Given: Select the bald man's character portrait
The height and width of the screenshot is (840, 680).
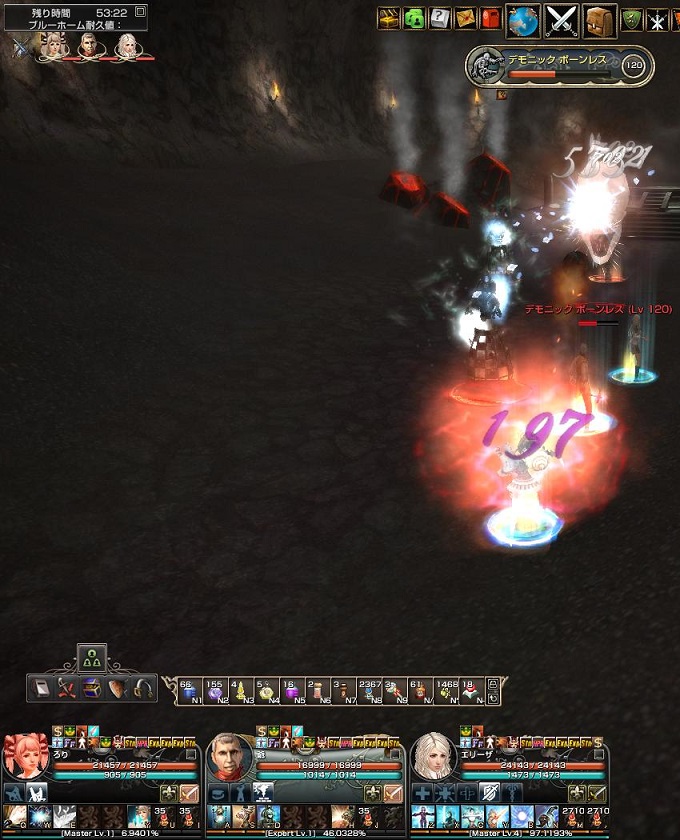Looking at the screenshot, I should click(230, 757).
